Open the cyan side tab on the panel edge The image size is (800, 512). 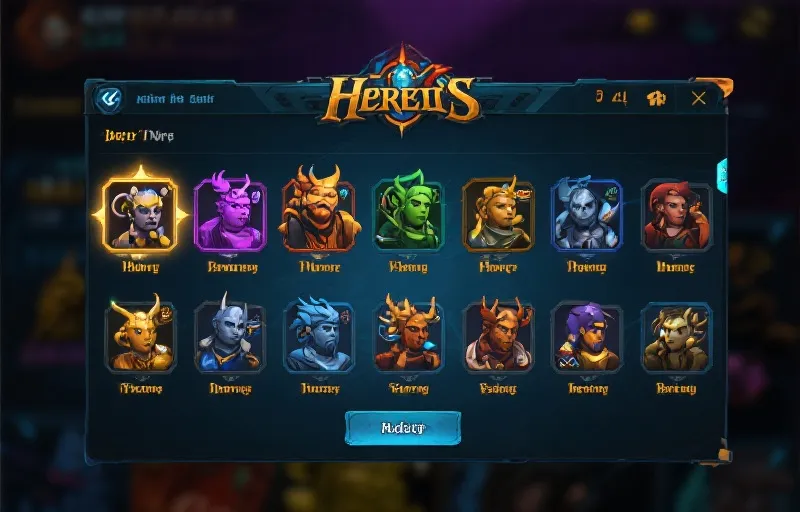pyautogui.click(x=722, y=176)
